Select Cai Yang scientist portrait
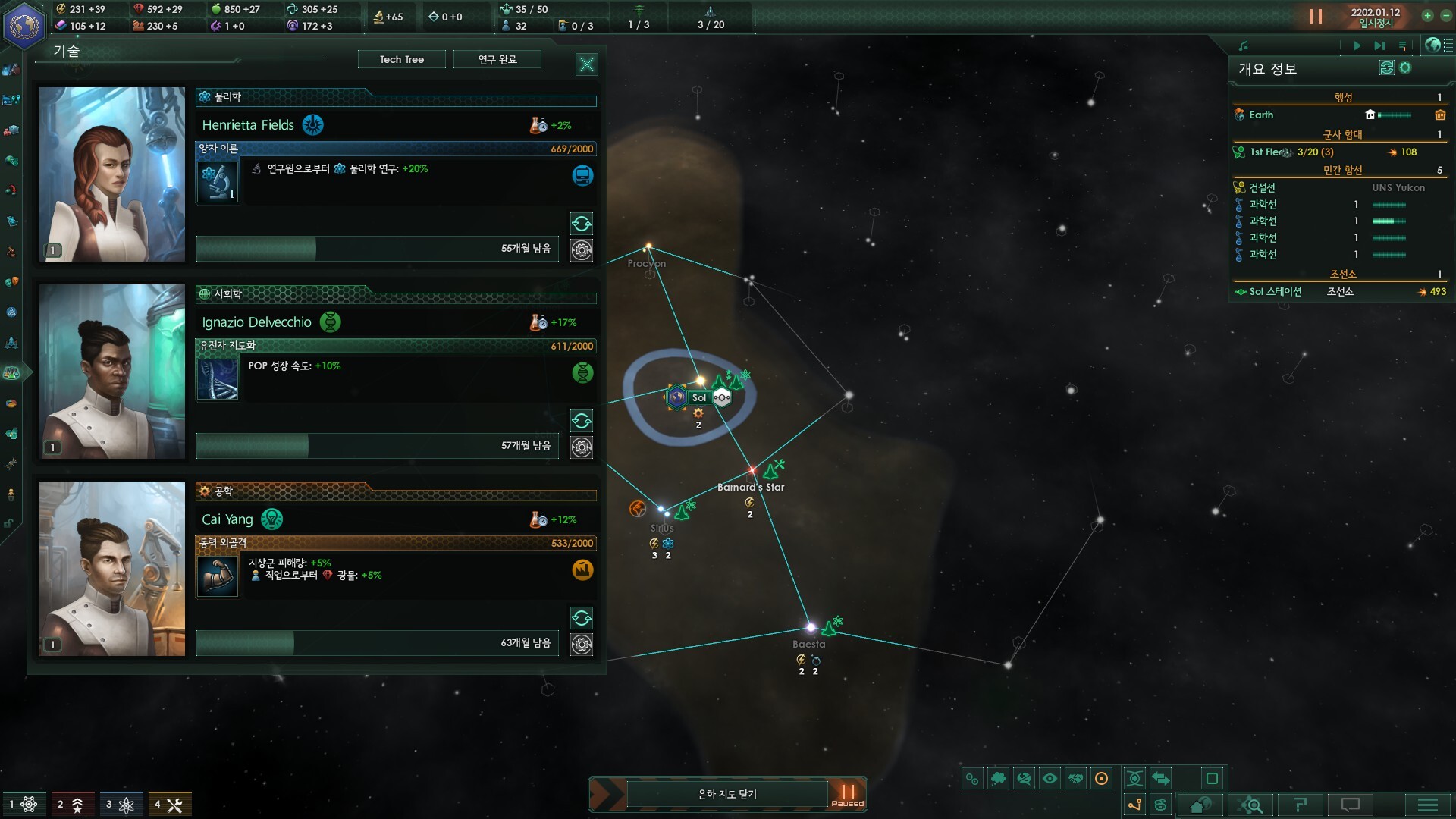The image size is (1456, 819). coord(112,568)
